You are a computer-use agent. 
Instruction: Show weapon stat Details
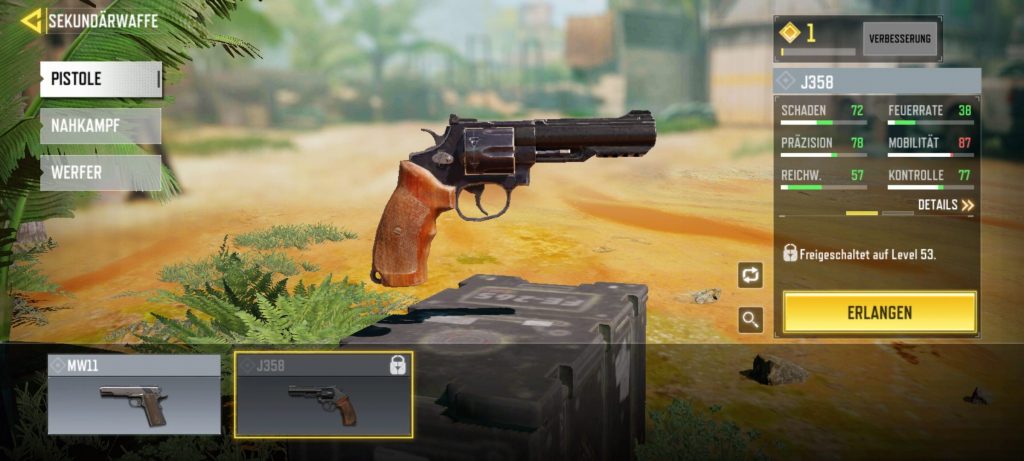click(x=945, y=205)
